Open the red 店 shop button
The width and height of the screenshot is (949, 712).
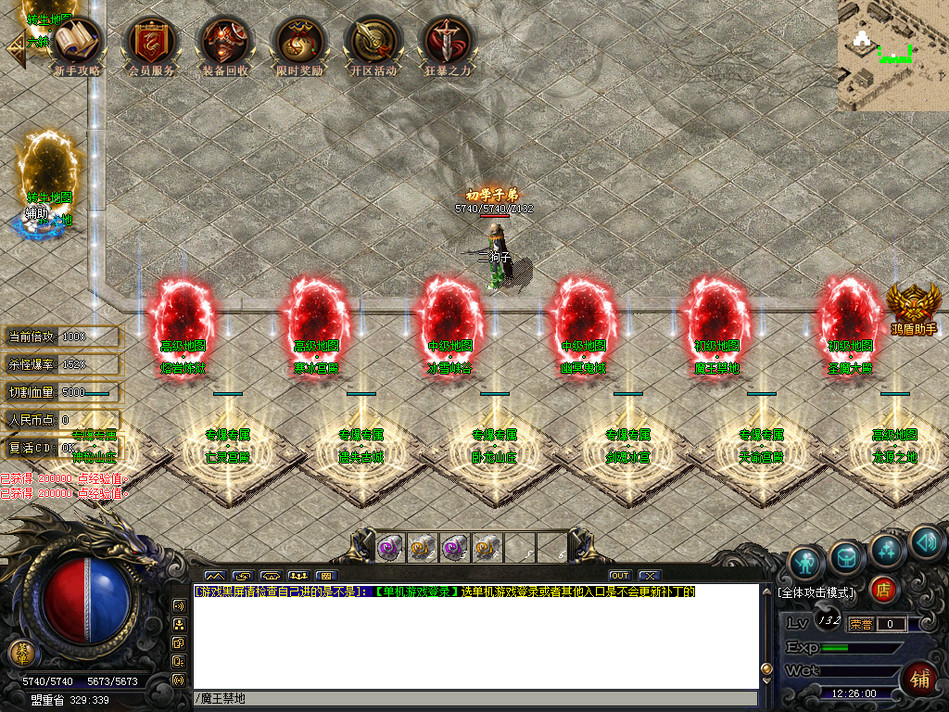click(x=883, y=588)
